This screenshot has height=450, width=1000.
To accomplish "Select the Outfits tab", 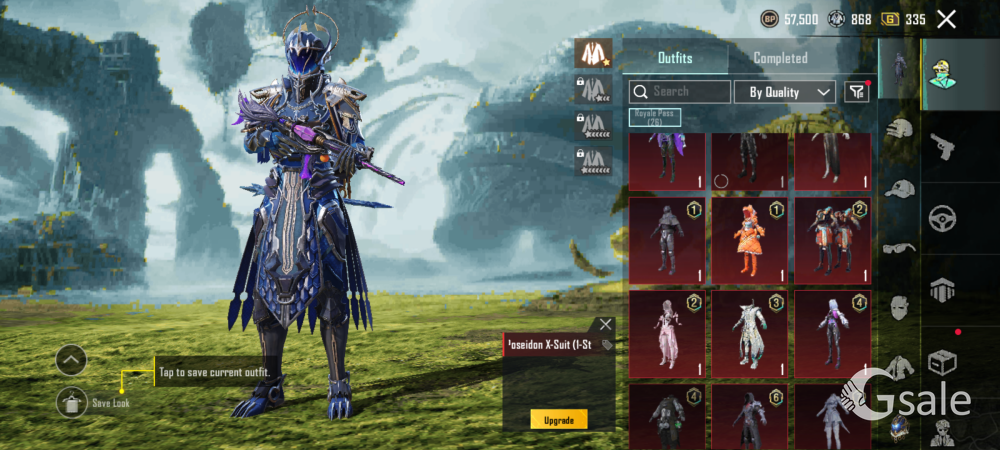I will (675, 58).
